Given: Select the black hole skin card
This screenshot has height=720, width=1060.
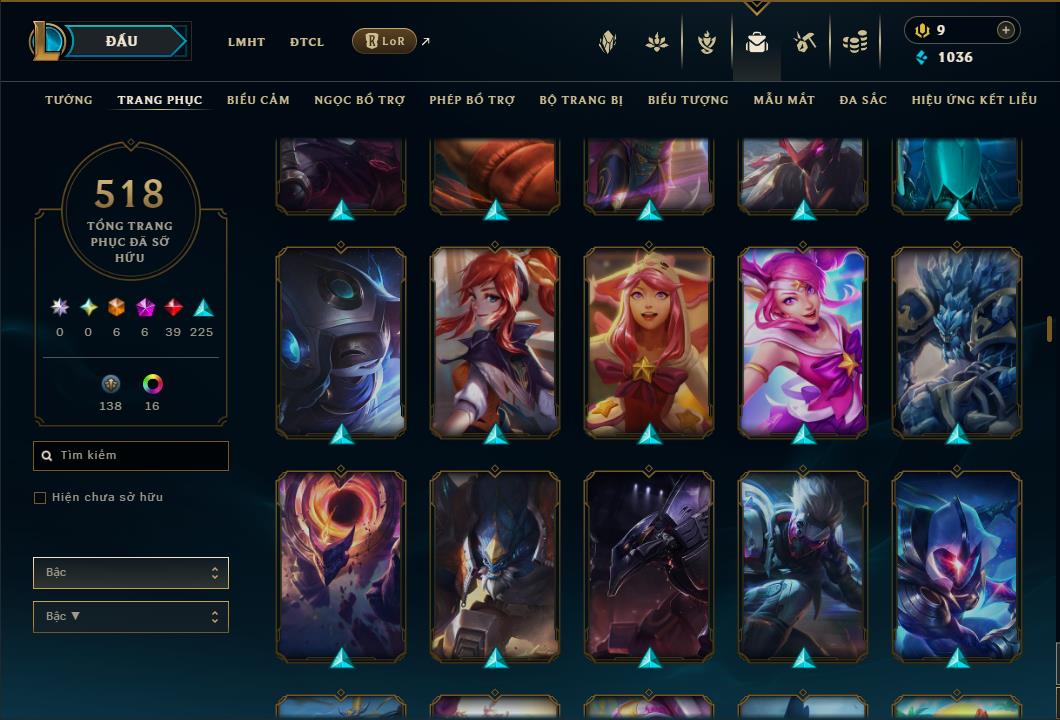Looking at the screenshot, I should click(x=341, y=565).
